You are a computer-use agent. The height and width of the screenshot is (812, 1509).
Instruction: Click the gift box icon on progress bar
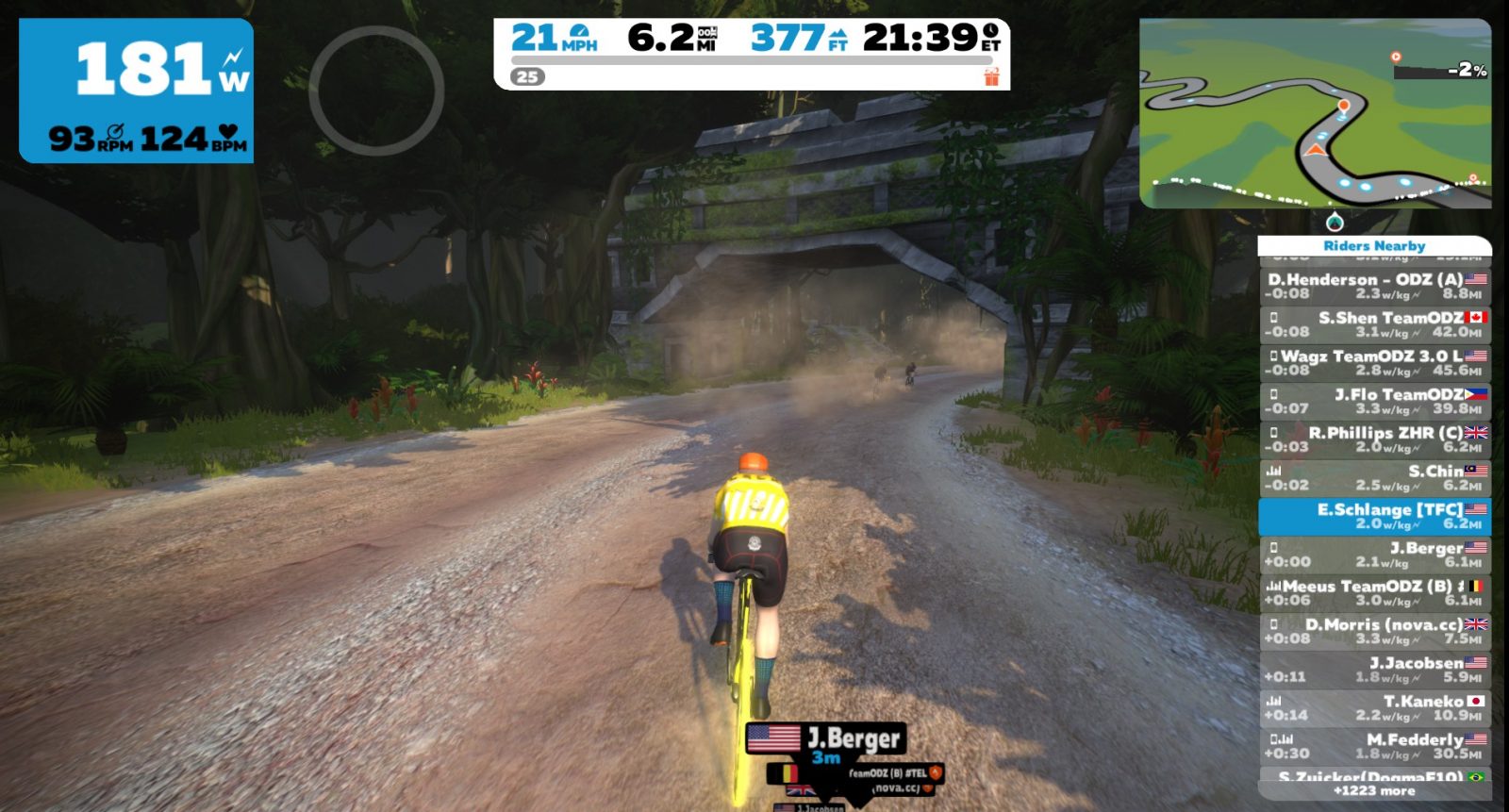(x=991, y=76)
